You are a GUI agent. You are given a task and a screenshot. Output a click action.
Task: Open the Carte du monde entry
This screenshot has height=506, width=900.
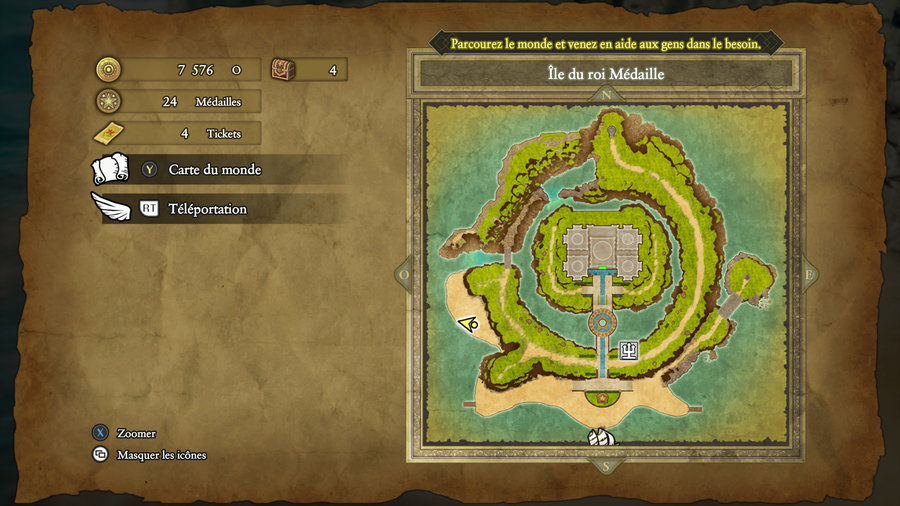(x=214, y=170)
